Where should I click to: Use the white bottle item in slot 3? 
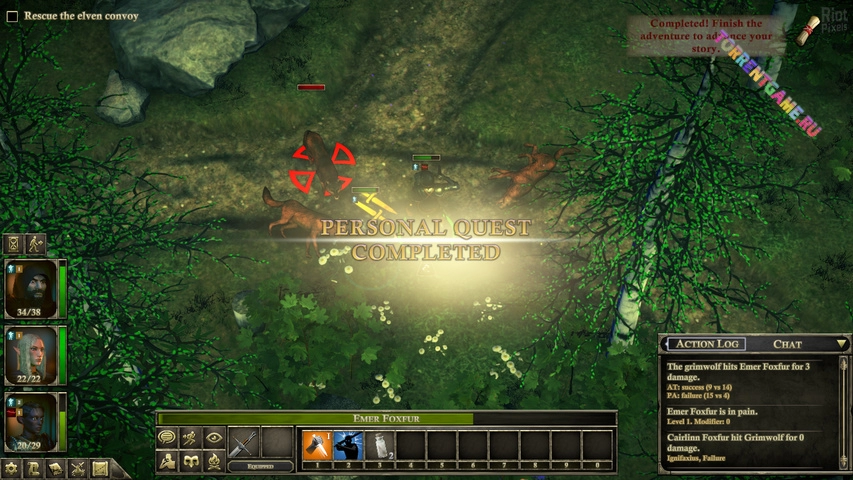click(380, 445)
